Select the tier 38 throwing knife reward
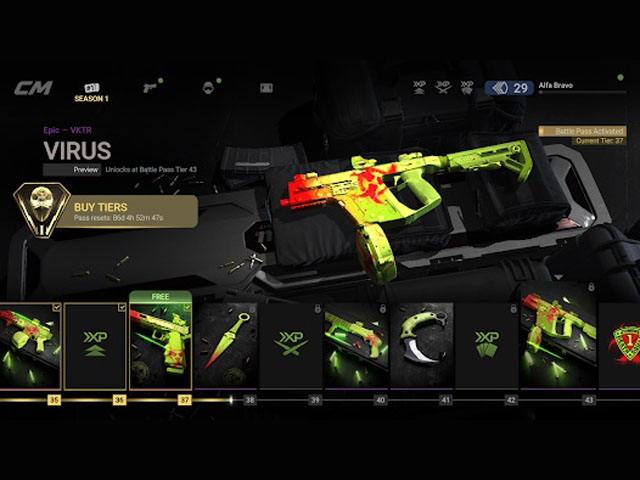 [224, 345]
